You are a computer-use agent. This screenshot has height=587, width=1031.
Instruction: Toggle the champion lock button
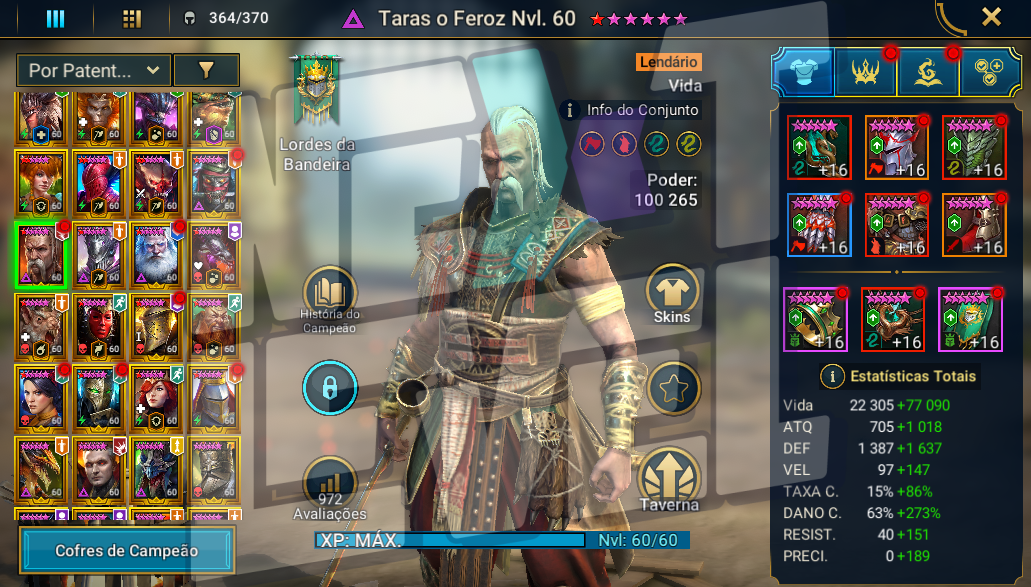330,387
